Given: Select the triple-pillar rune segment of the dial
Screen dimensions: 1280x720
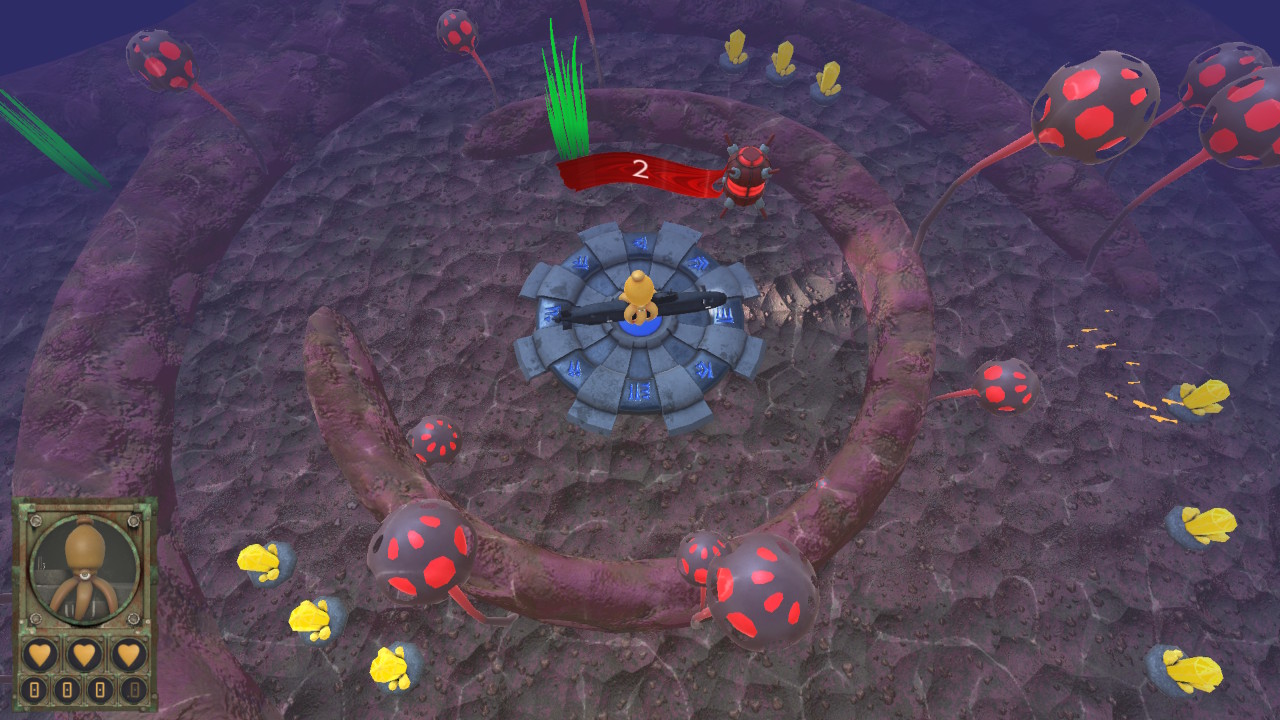Looking at the screenshot, I should [x=725, y=317].
